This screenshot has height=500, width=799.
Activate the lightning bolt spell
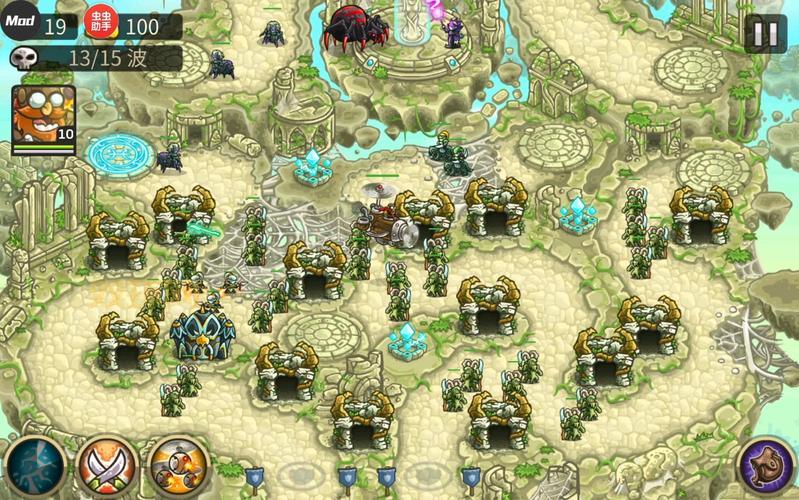coord(32,466)
